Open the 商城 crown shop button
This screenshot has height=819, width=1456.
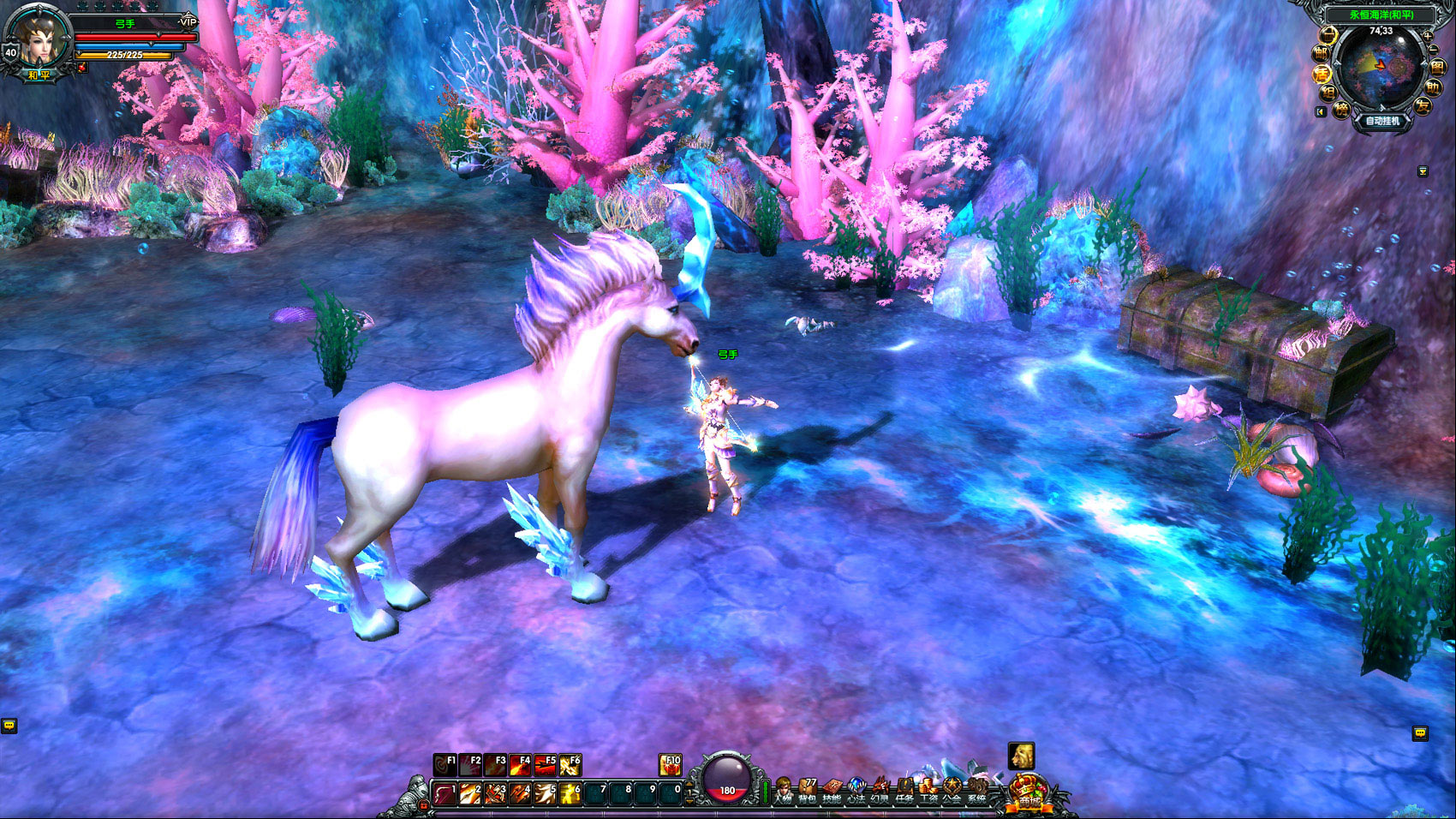click(1029, 792)
